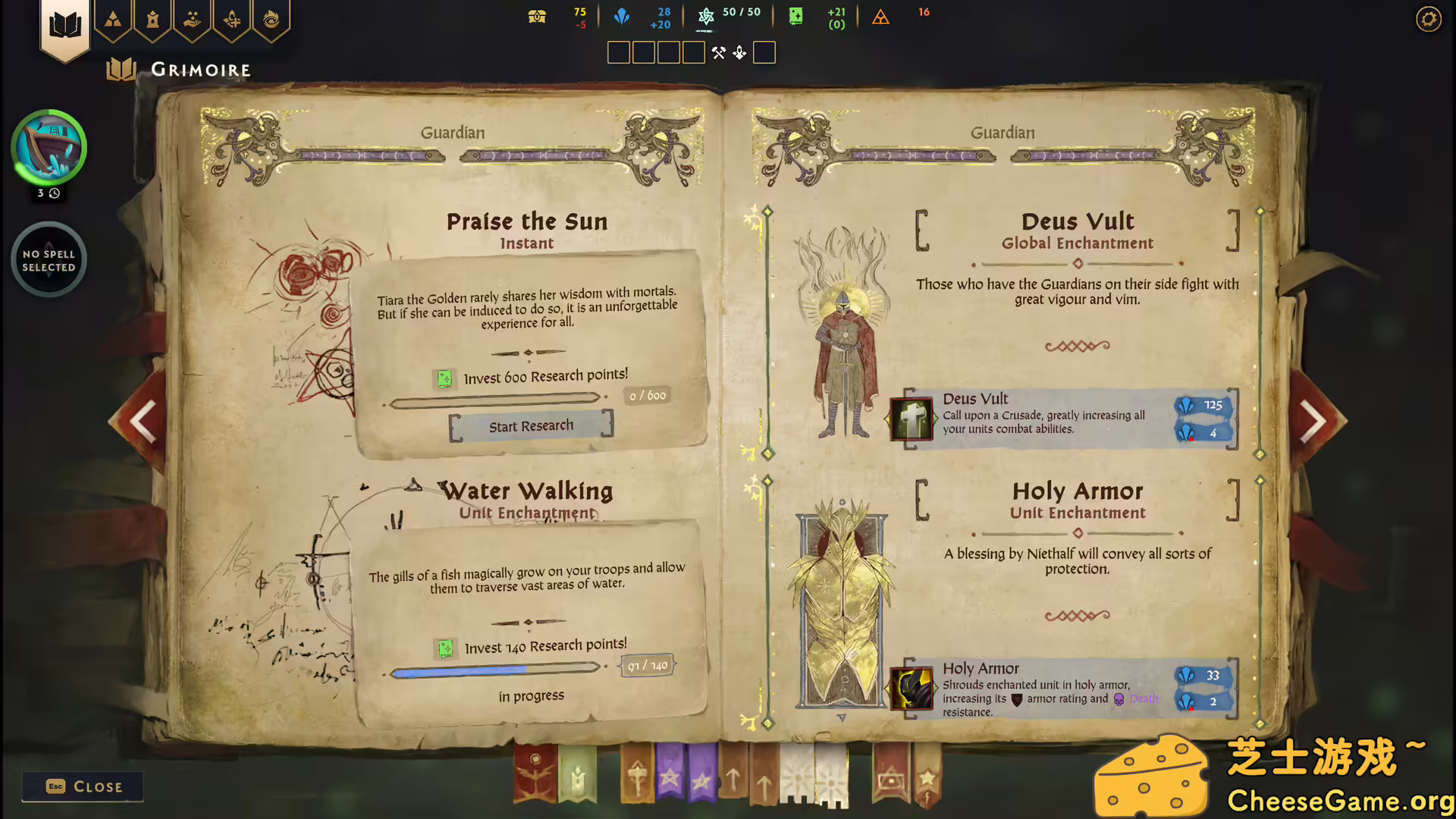Click the Close button at bottom left
This screenshot has width=1456, height=819.
pyautogui.click(x=82, y=786)
